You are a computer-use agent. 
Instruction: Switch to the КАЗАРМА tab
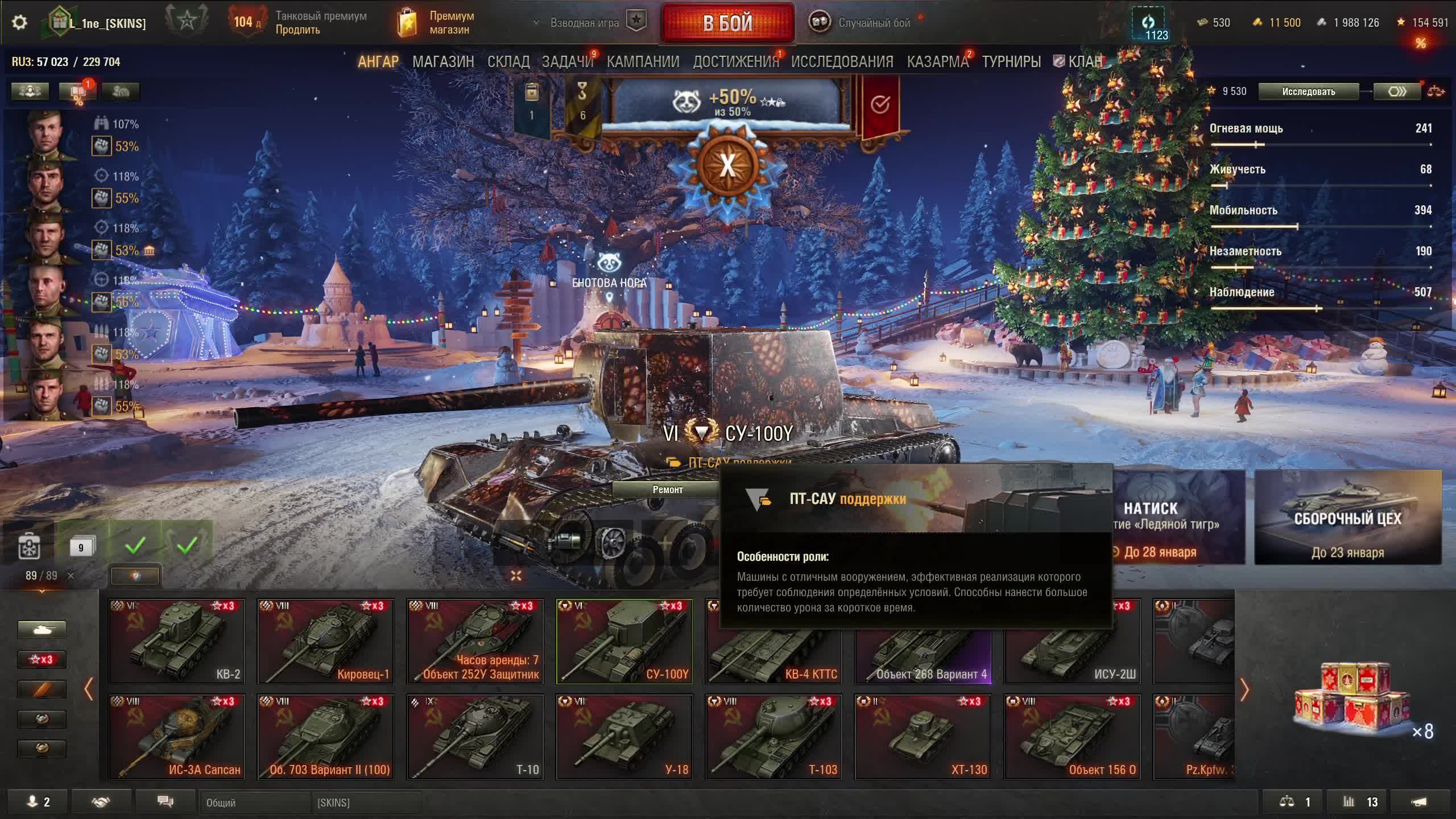[x=937, y=61]
